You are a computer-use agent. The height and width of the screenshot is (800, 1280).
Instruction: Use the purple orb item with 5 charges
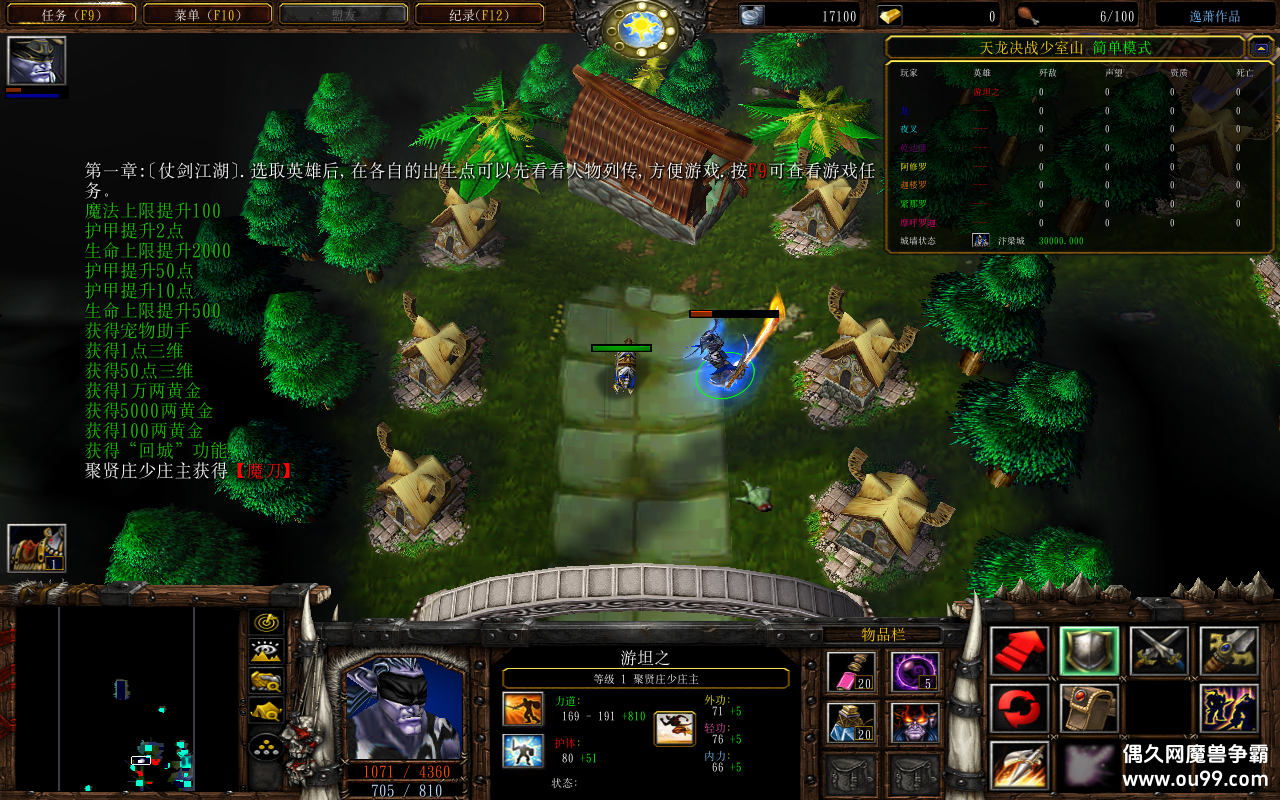[916, 672]
